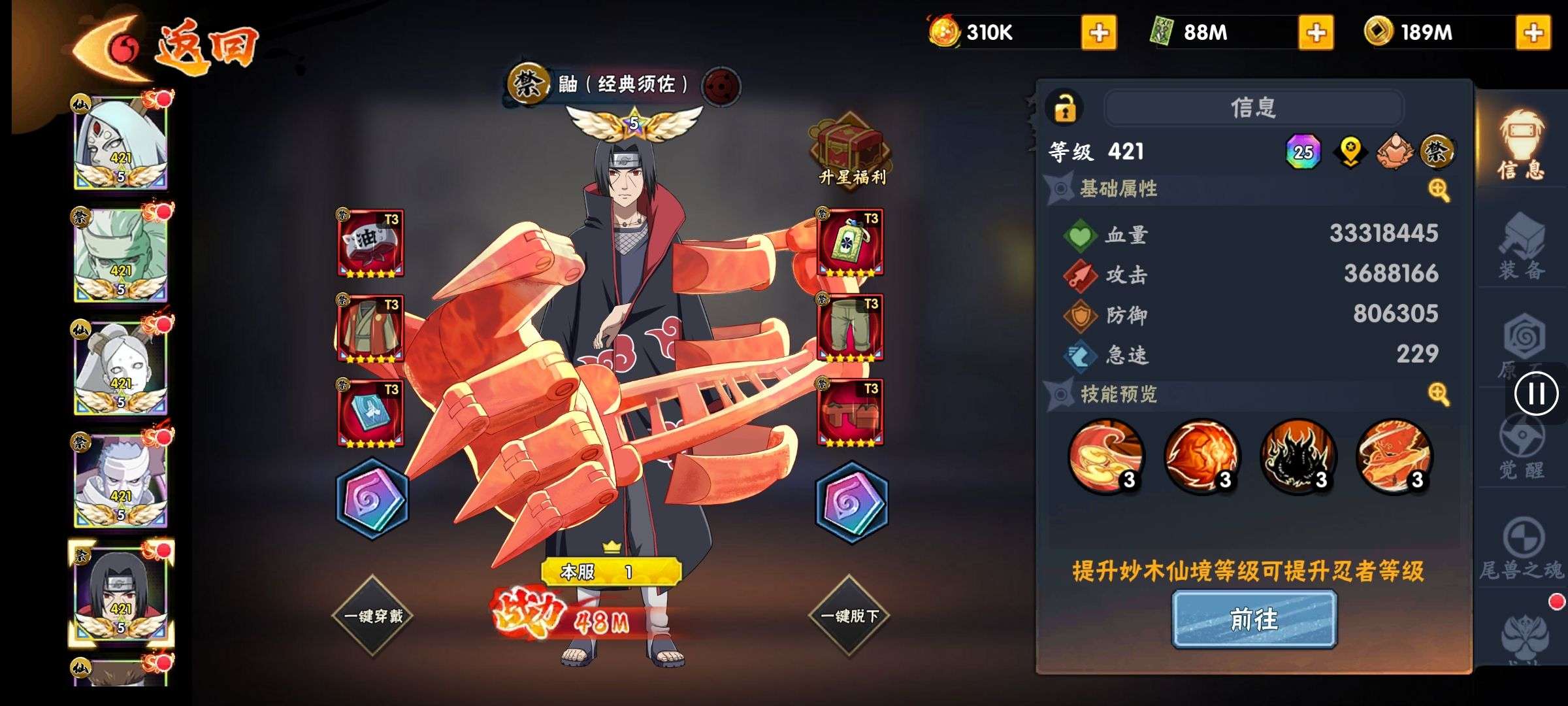Switch to the 装备 tab
The height and width of the screenshot is (706, 1568).
coord(1521,248)
